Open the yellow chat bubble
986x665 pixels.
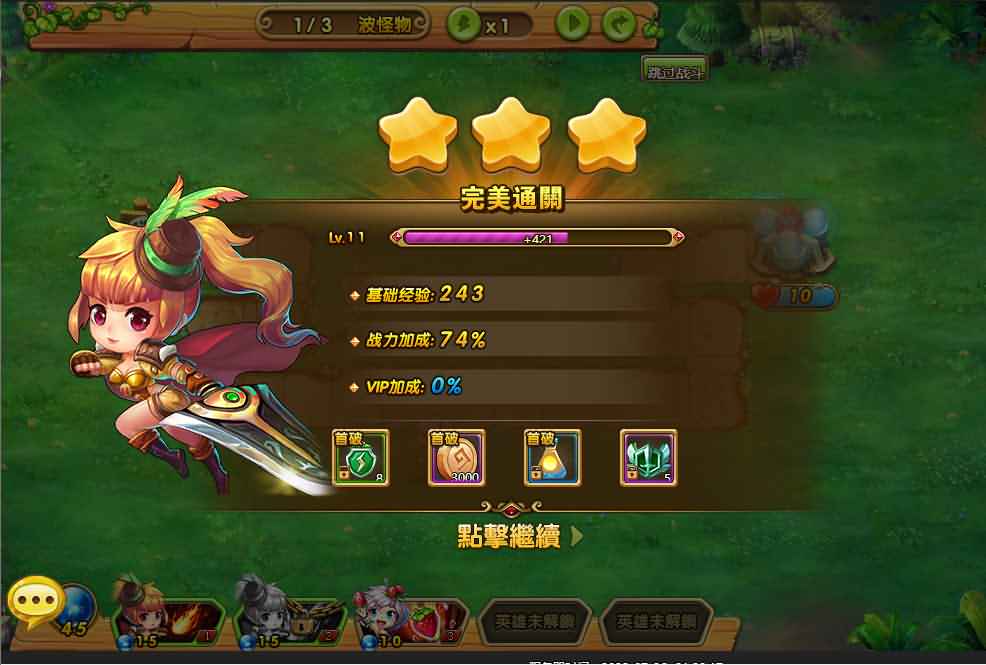coord(36,603)
